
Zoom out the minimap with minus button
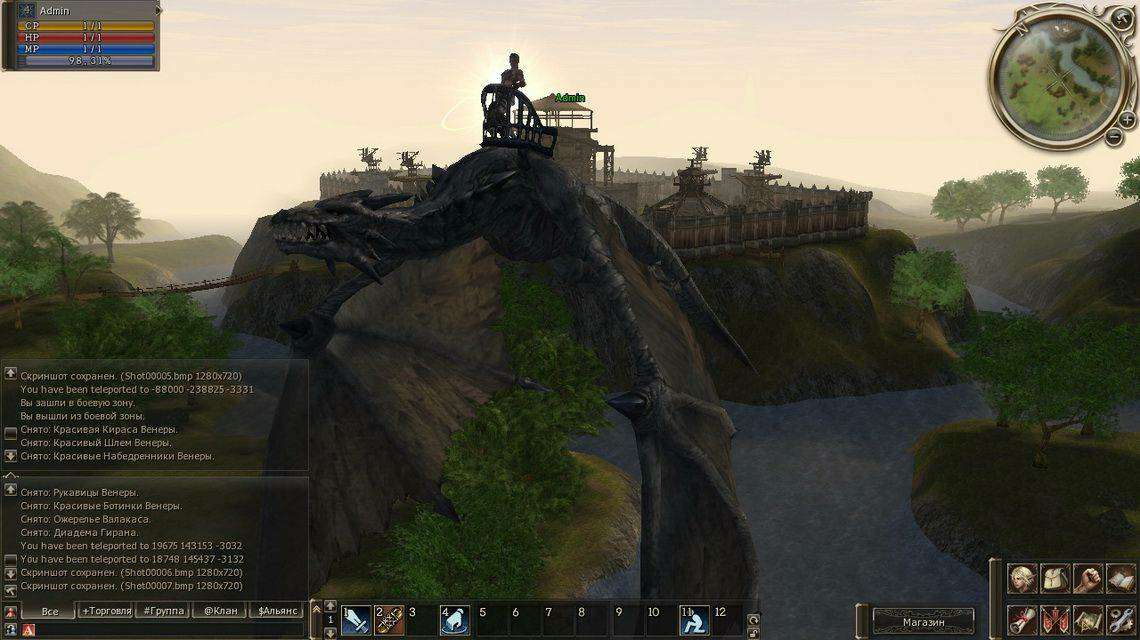point(1113,138)
